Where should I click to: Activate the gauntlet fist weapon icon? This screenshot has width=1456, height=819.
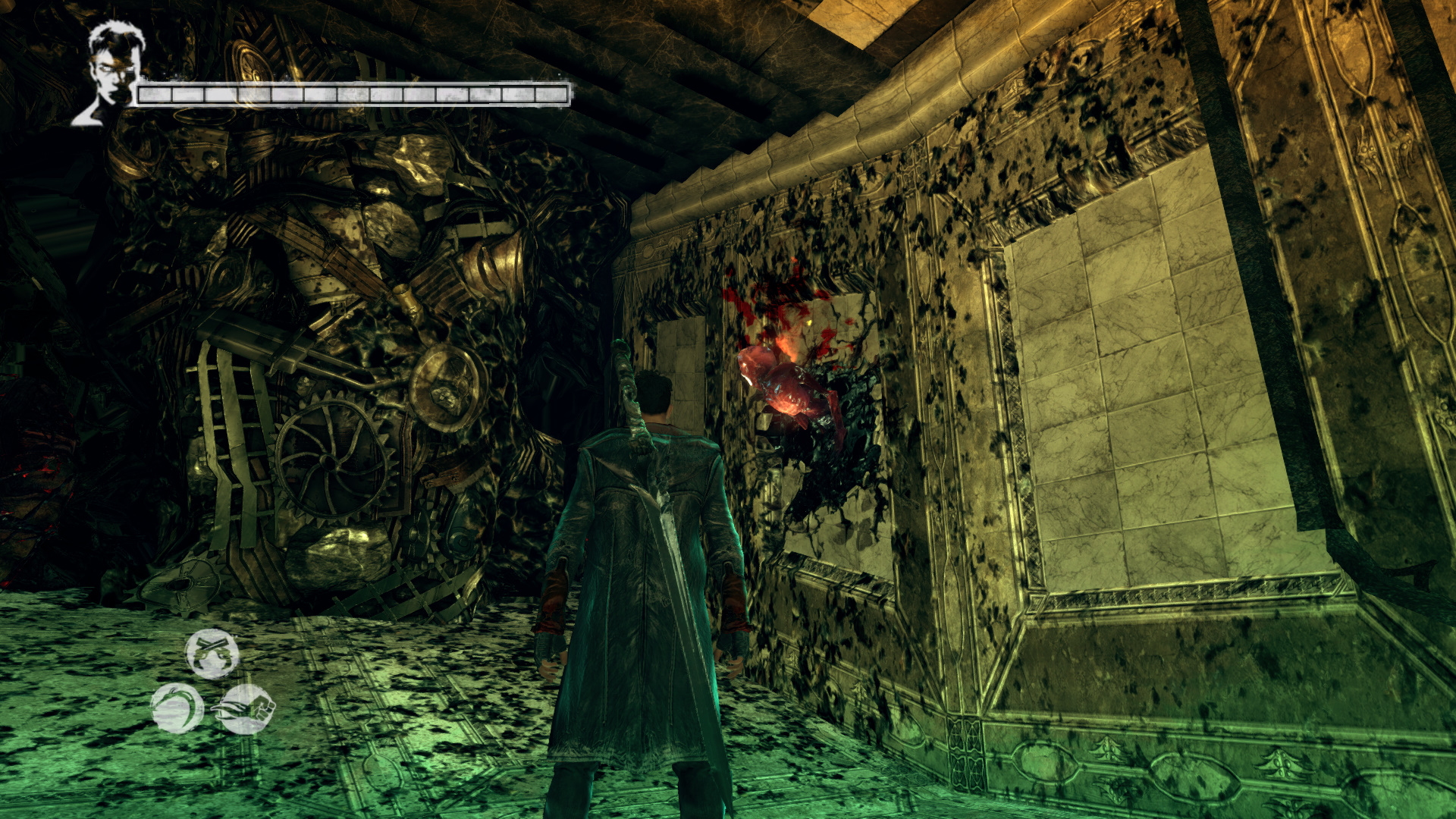coord(245,709)
